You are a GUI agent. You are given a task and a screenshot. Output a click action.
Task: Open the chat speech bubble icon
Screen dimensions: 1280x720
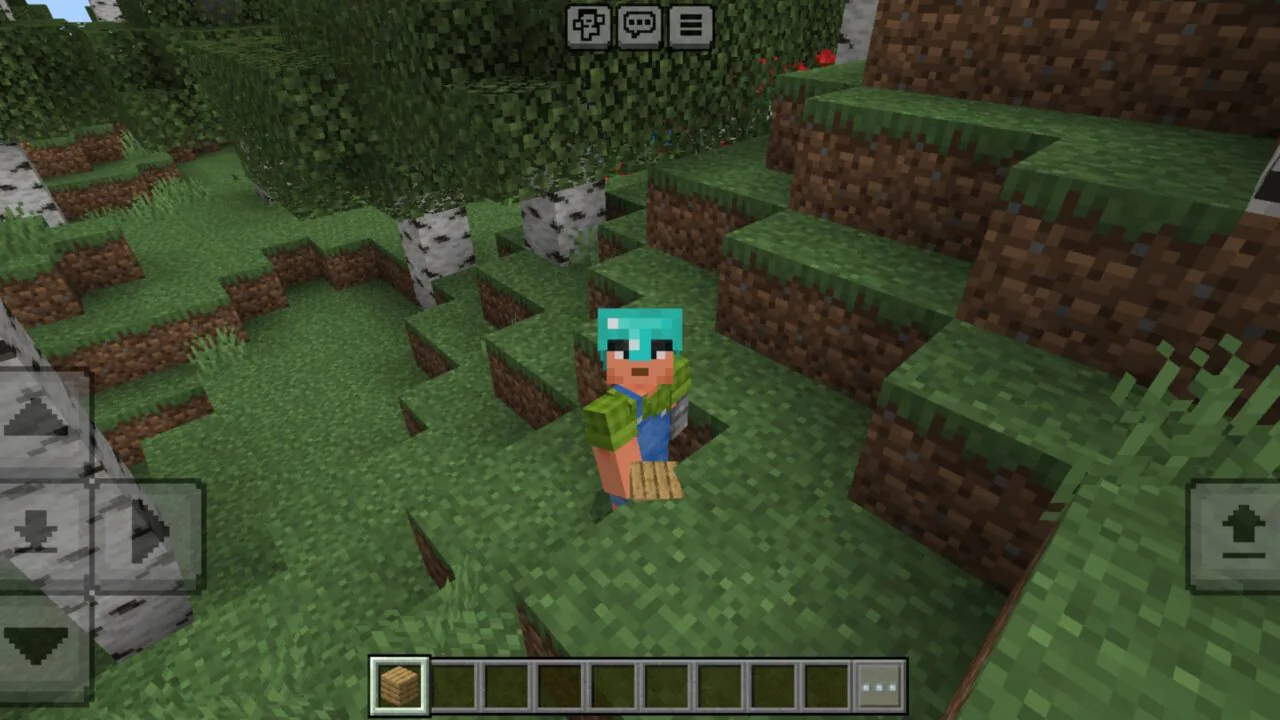tap(640, 25)
